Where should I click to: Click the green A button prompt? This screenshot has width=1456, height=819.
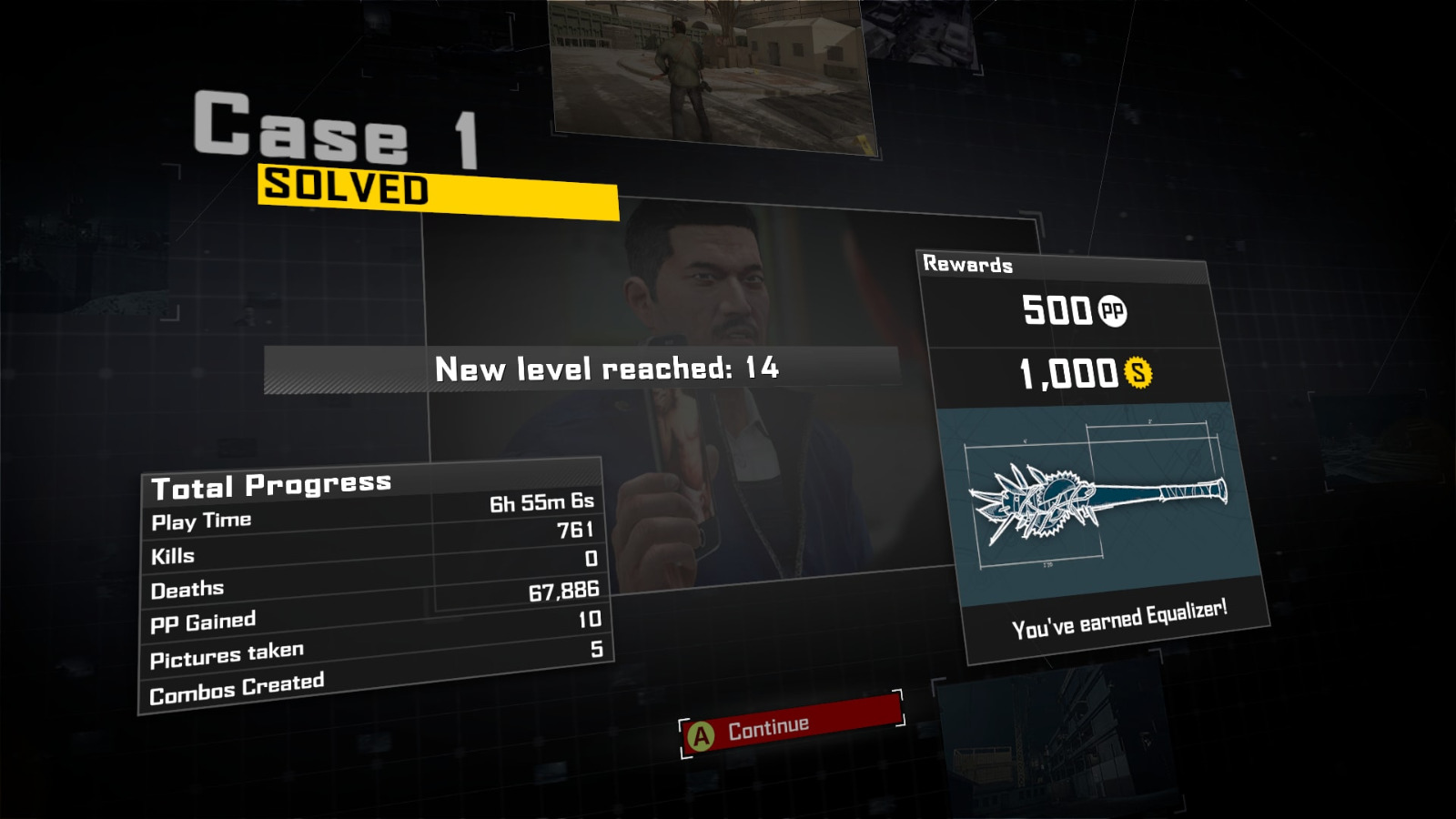pyautogui.click(x=700, y=725)
